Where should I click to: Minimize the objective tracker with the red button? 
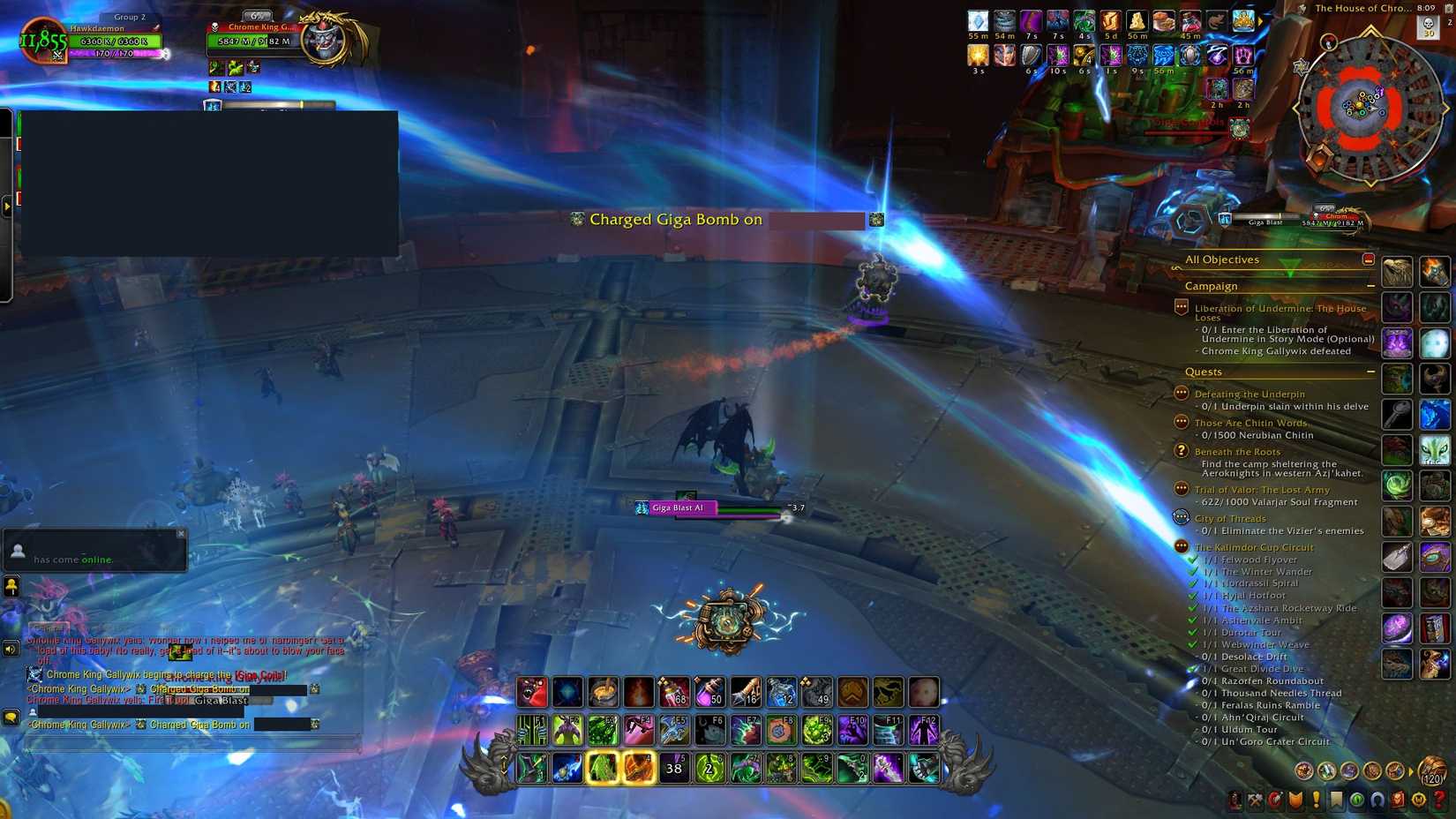coord(1368,259)
